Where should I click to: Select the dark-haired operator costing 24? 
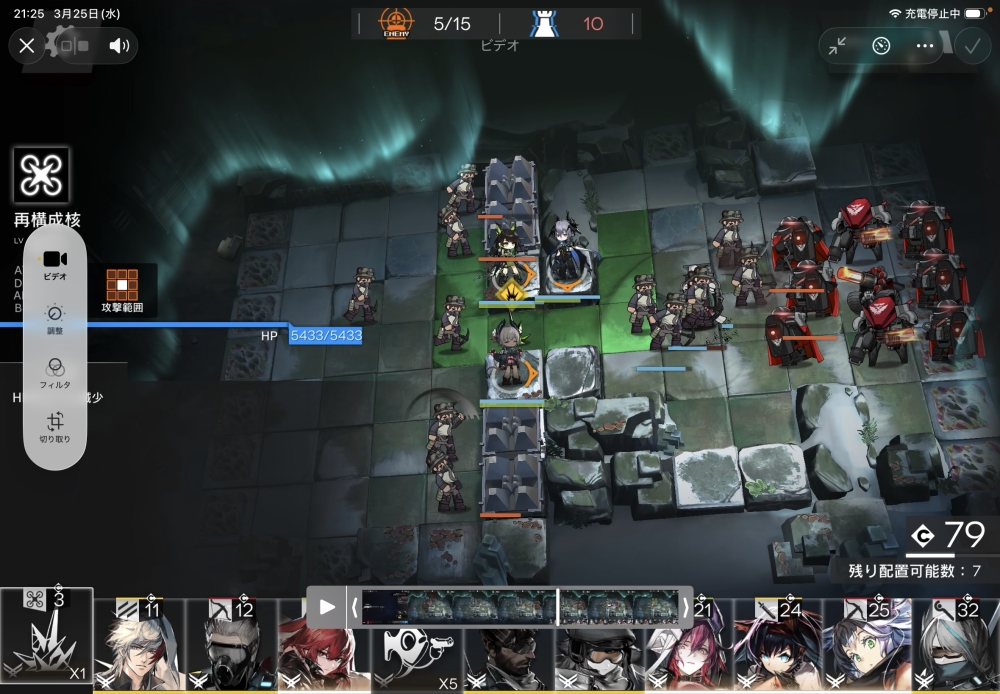pyautogui.click(x=776, y=646)
